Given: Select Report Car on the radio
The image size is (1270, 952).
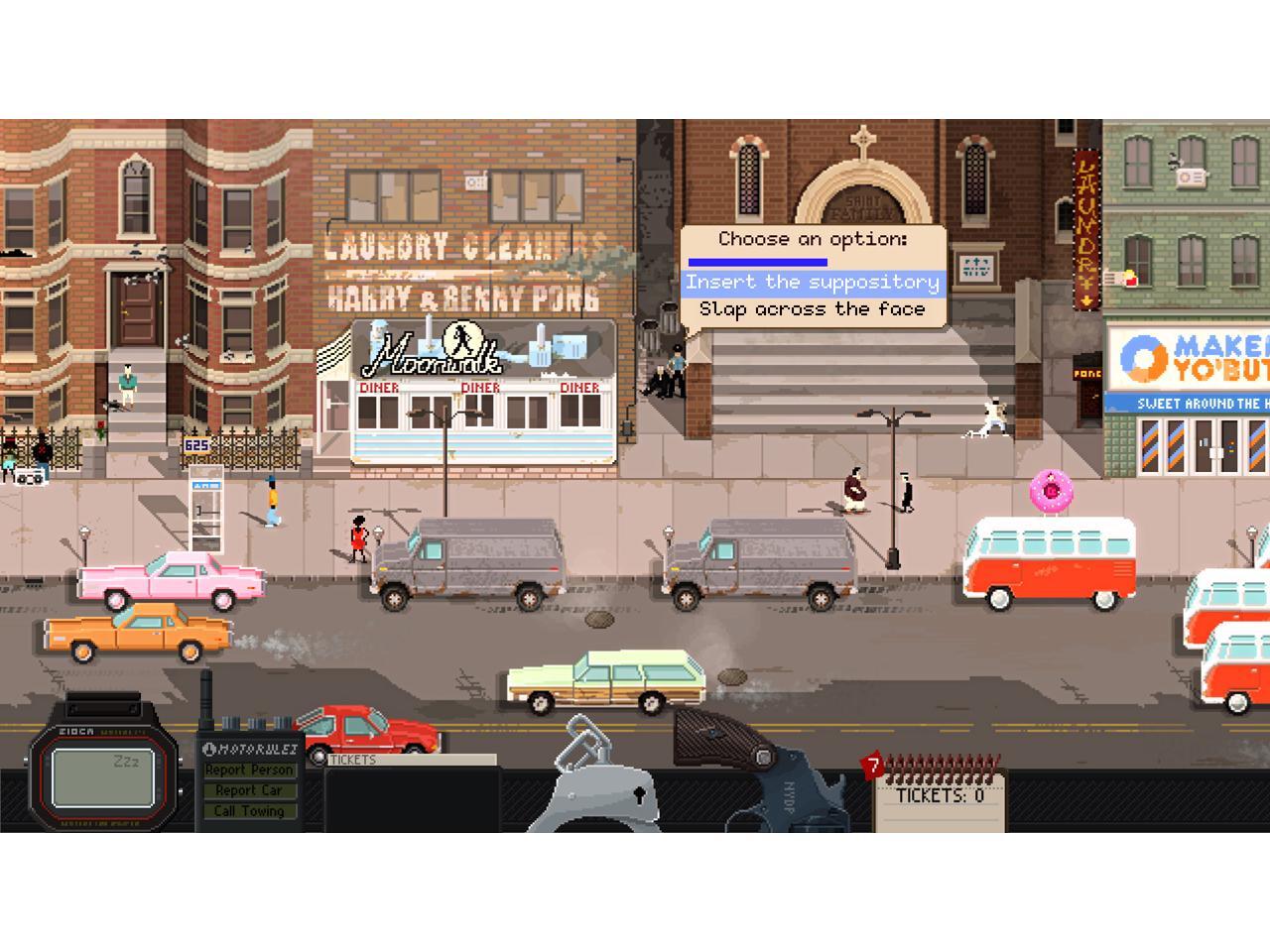Looking at the screenshot, I should tap(249, 790).
